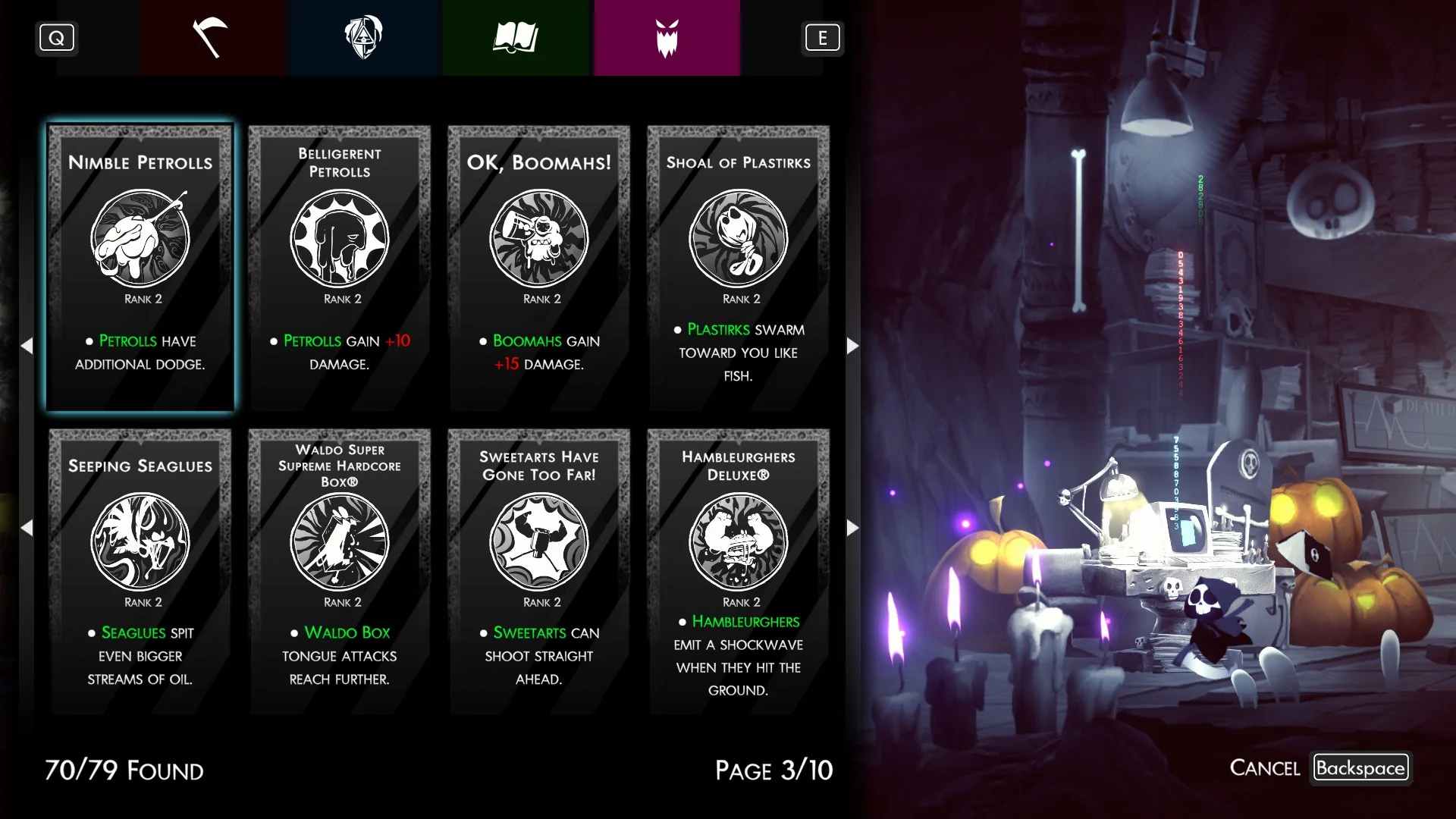1456x819 pixels.
Task: Pick the Hambleurghers Deluxe card
Action: [x=739, y=571]
